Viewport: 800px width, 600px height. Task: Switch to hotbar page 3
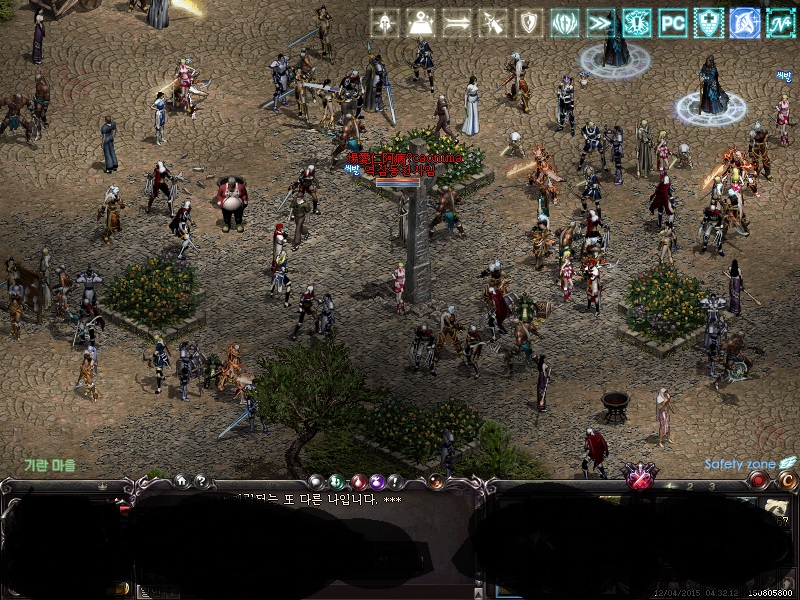(711, 486)
